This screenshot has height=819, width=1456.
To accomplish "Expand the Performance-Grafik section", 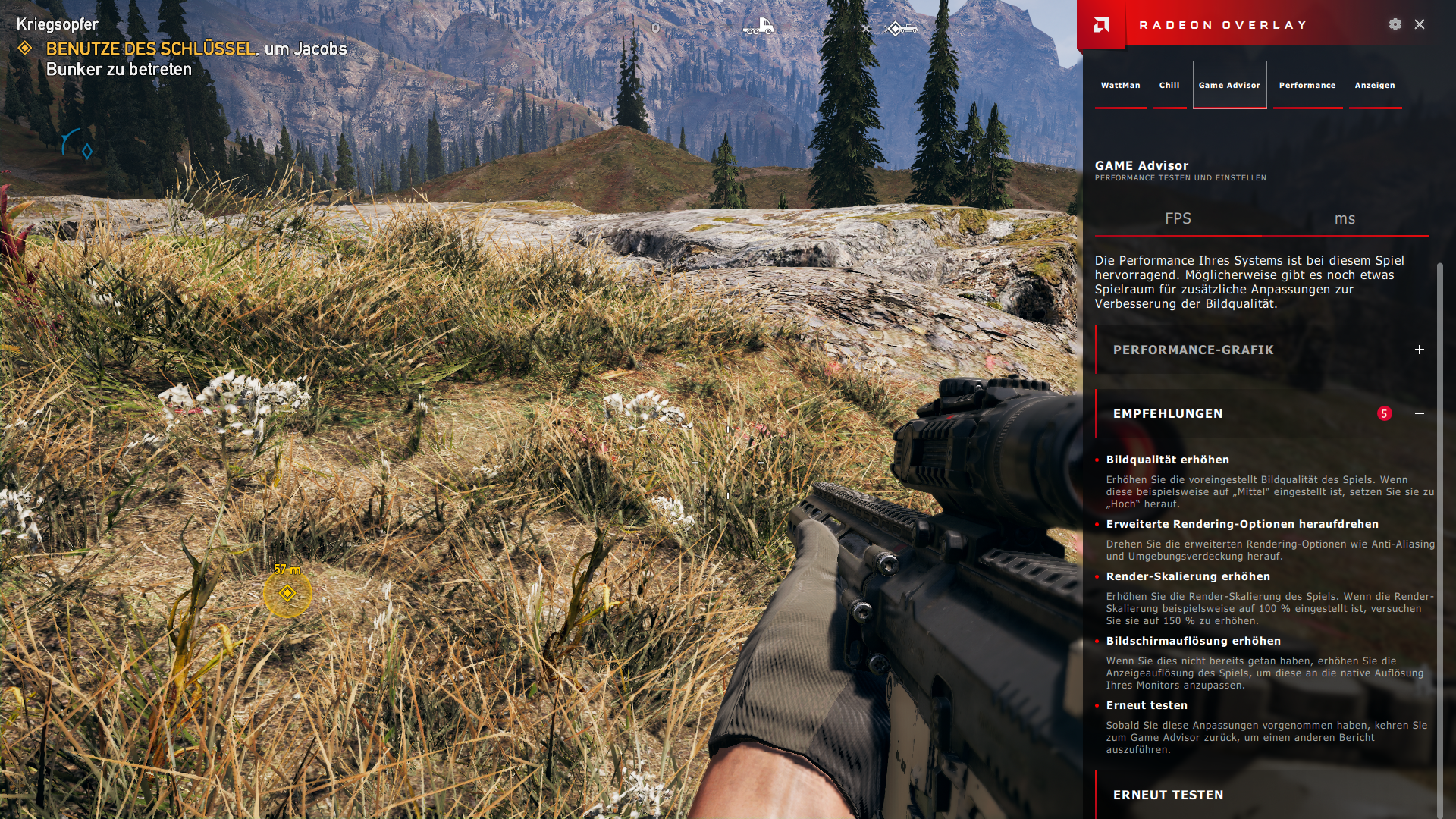I will point(1419,350).
